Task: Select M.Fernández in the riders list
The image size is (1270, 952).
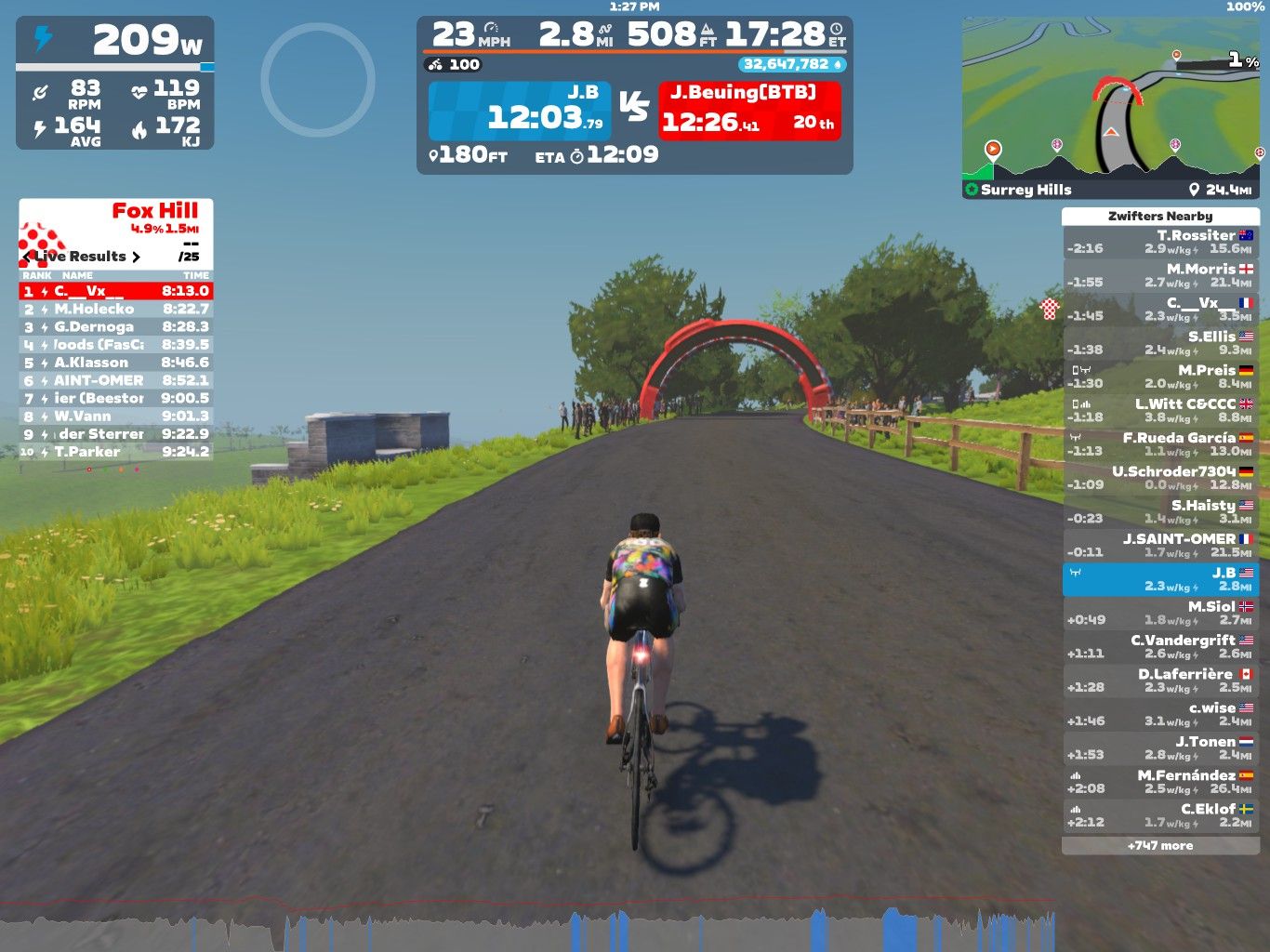Action: tap(1160, 781)
